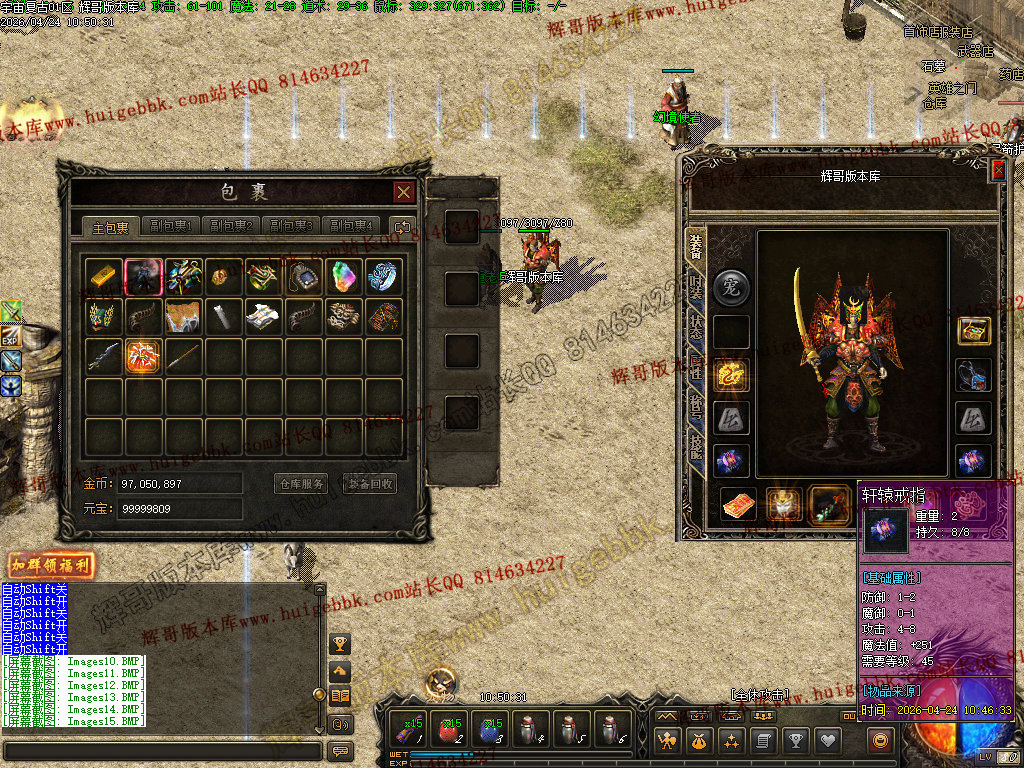Open the 副包裹3 bag tab
The height and width of the screenshot is (768, 1024).
292,226
